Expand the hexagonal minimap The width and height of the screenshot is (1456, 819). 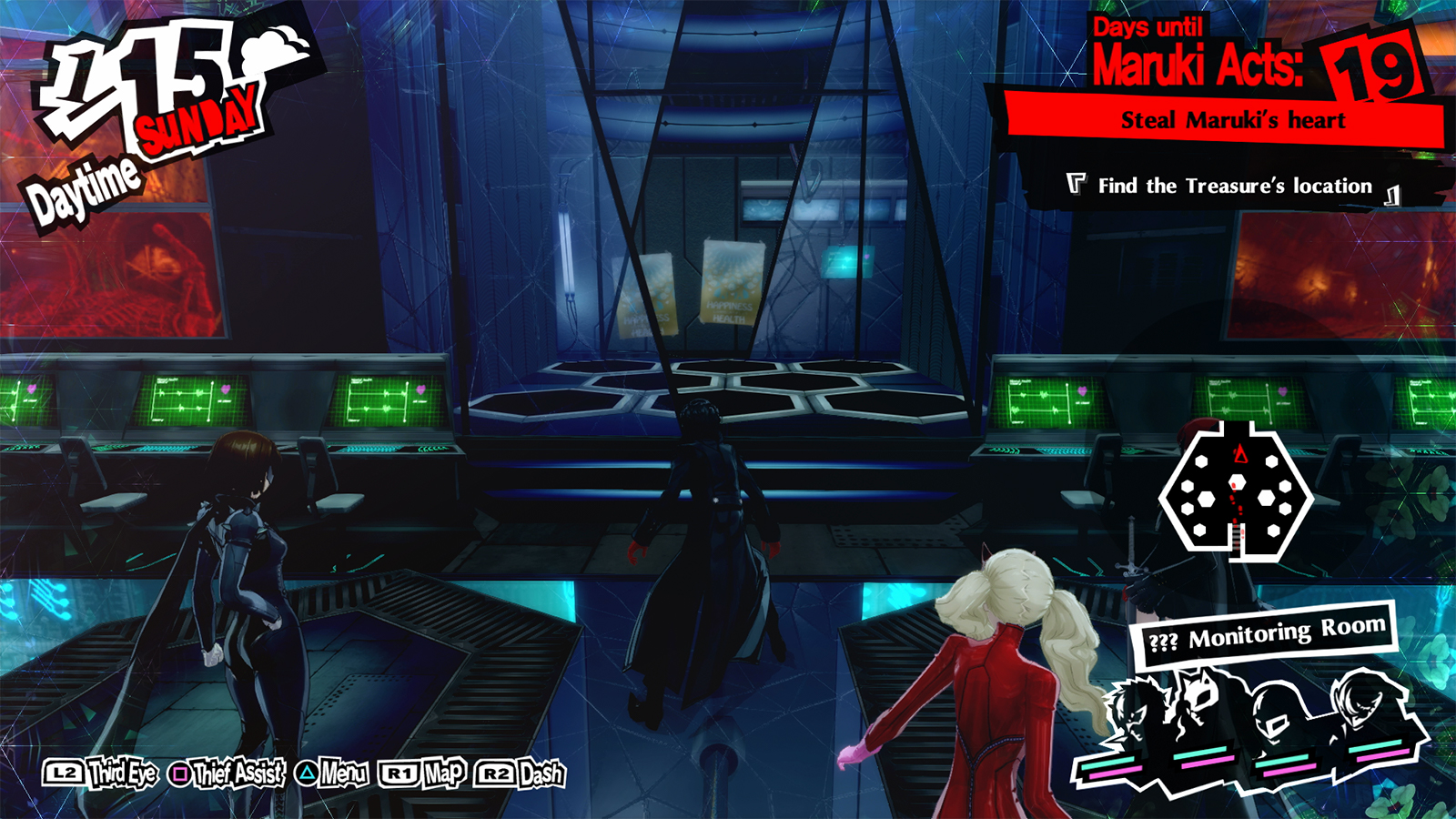pyautogui.click(x=1238, y=491)
